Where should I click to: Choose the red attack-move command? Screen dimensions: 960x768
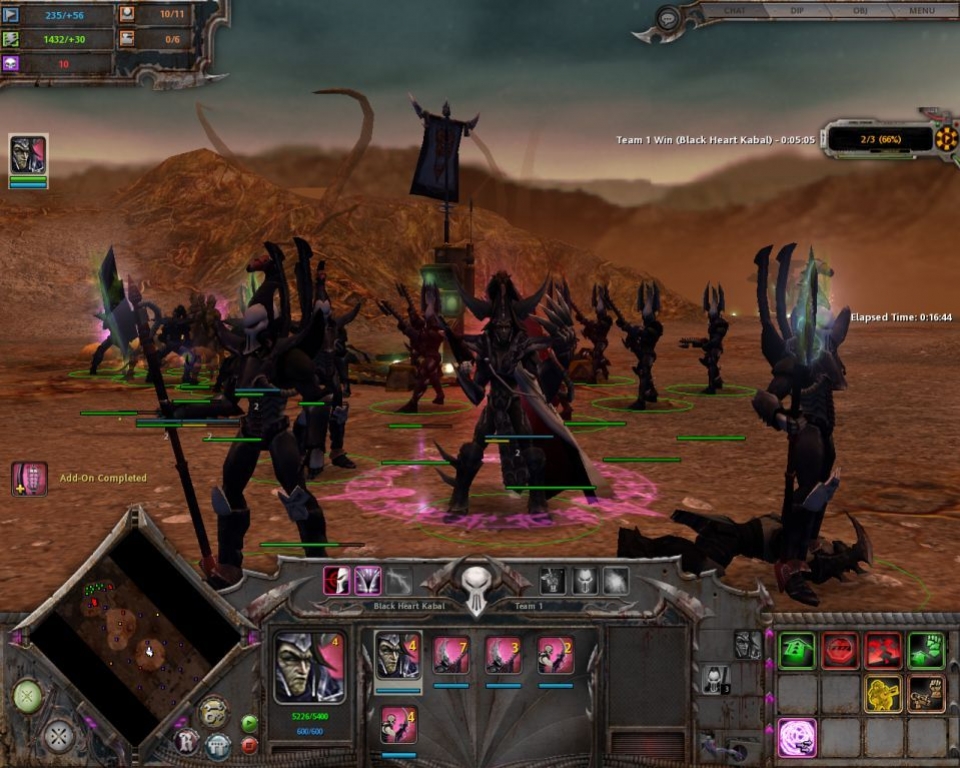[883, 651]
